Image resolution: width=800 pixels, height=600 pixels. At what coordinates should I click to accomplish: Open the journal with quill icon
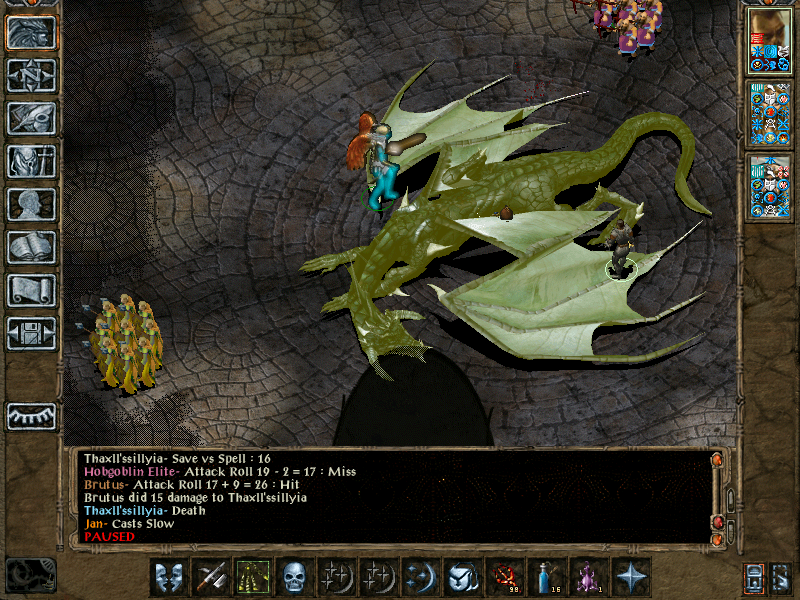(31, 118)
